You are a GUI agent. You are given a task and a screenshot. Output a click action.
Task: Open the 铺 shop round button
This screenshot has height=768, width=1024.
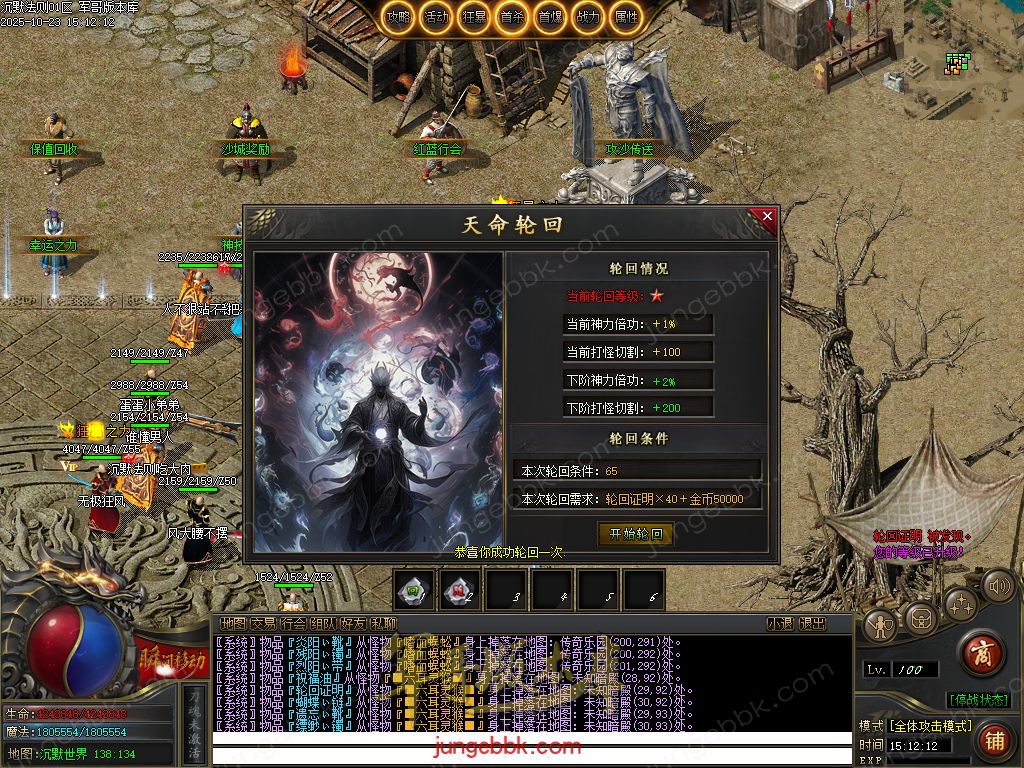click(x=993, y=740)
